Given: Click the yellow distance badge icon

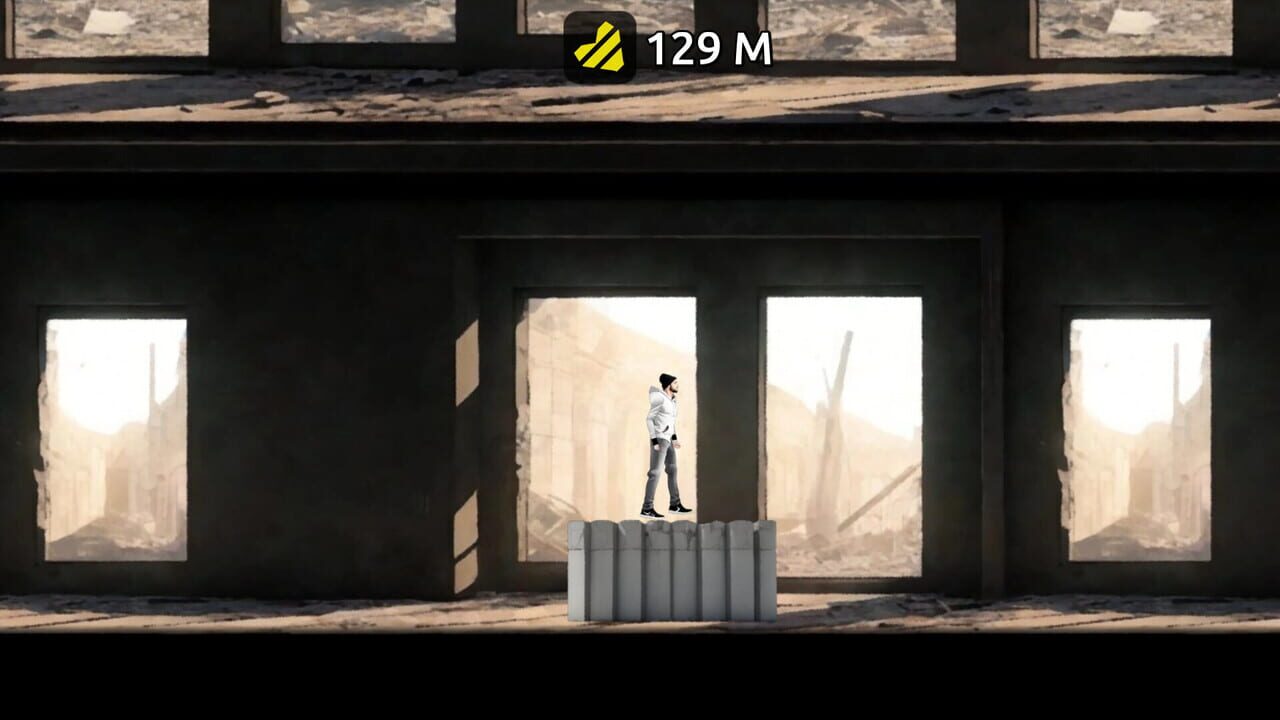Looking at the screenshot, I should pos(600,44).
